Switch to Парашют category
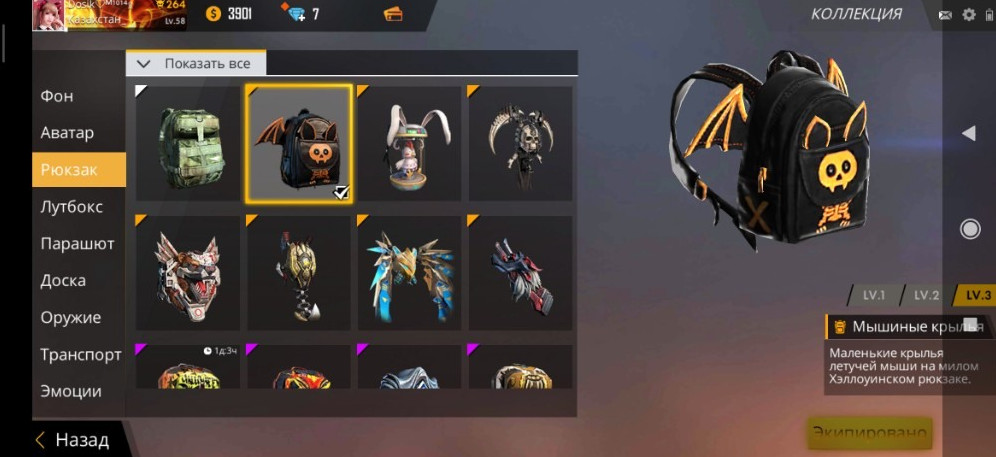The width and height of the screenshot is (996, 457). [77, 244]
